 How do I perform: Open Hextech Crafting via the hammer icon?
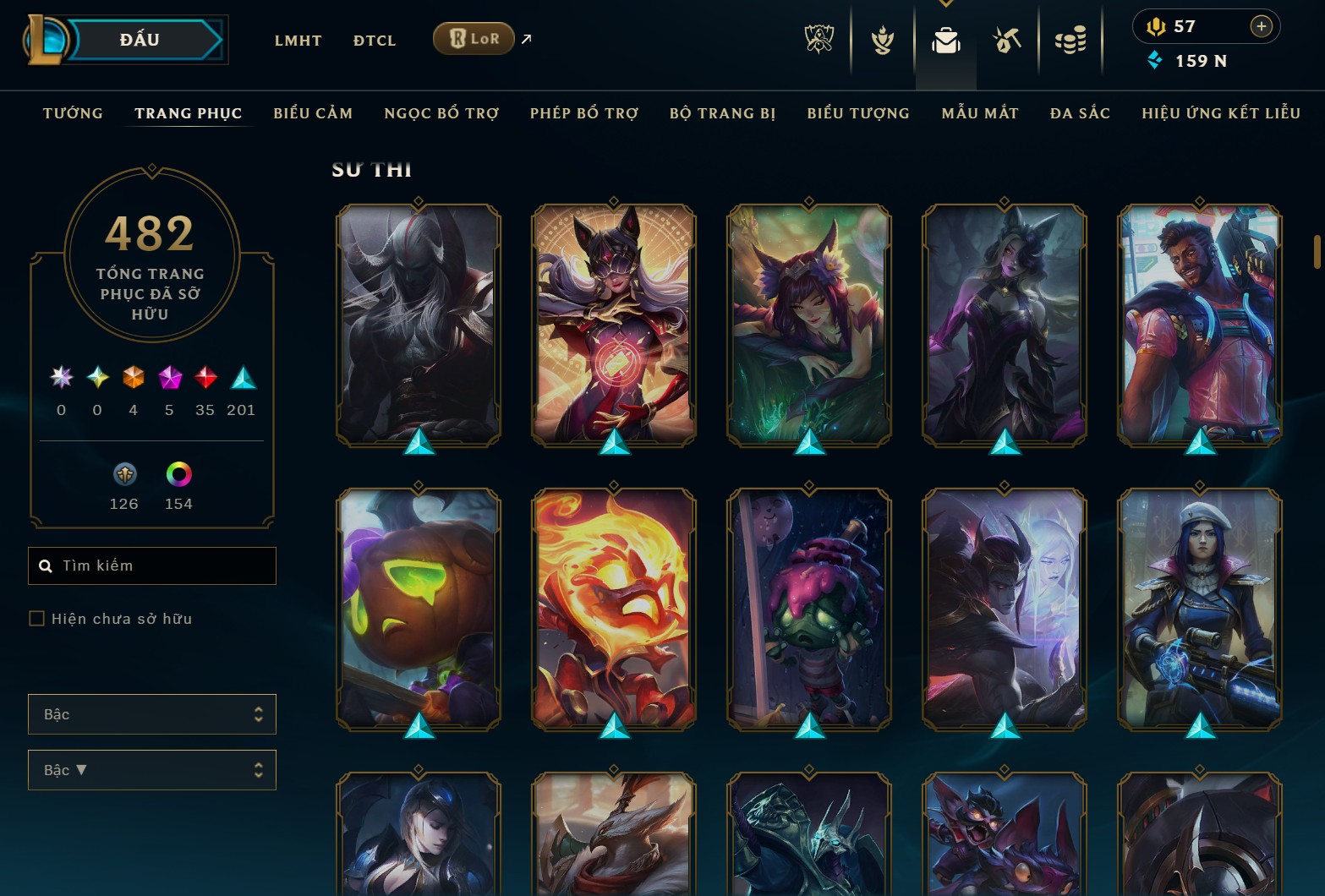1006,39
